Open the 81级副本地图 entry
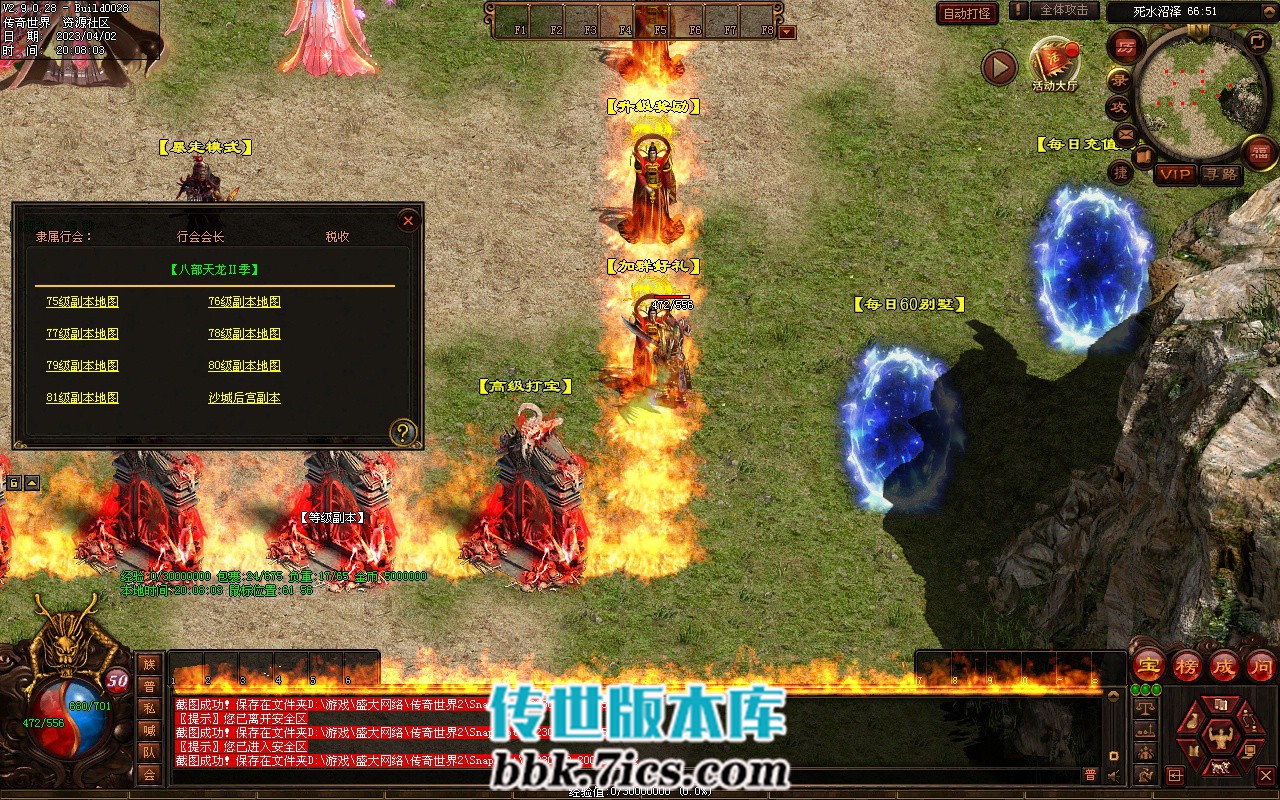The image size is (1280, 800). tap(82, 398)
